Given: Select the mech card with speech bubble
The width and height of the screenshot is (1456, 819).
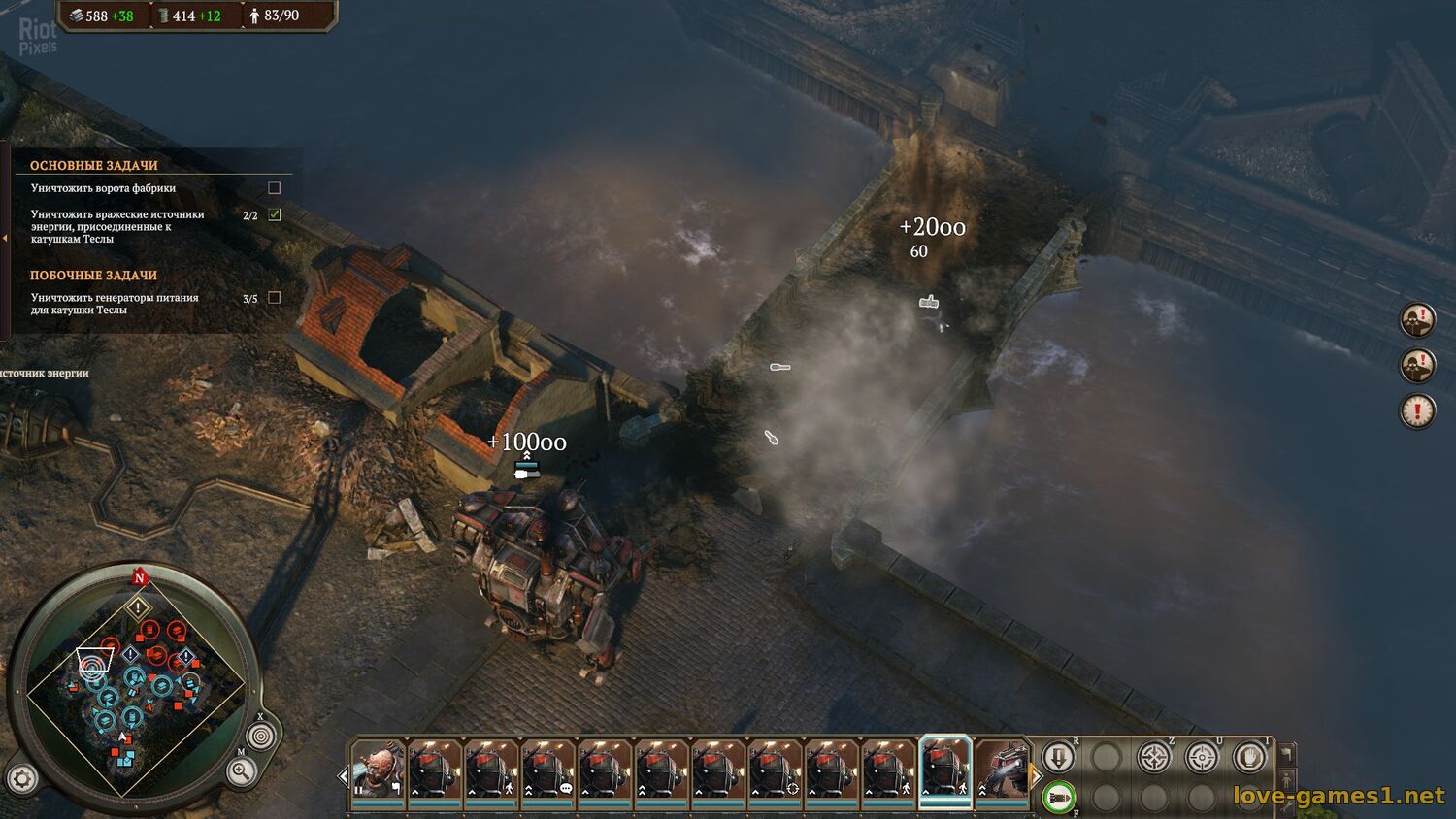Looking at the screenshot, I should click(x=547, y=770).
